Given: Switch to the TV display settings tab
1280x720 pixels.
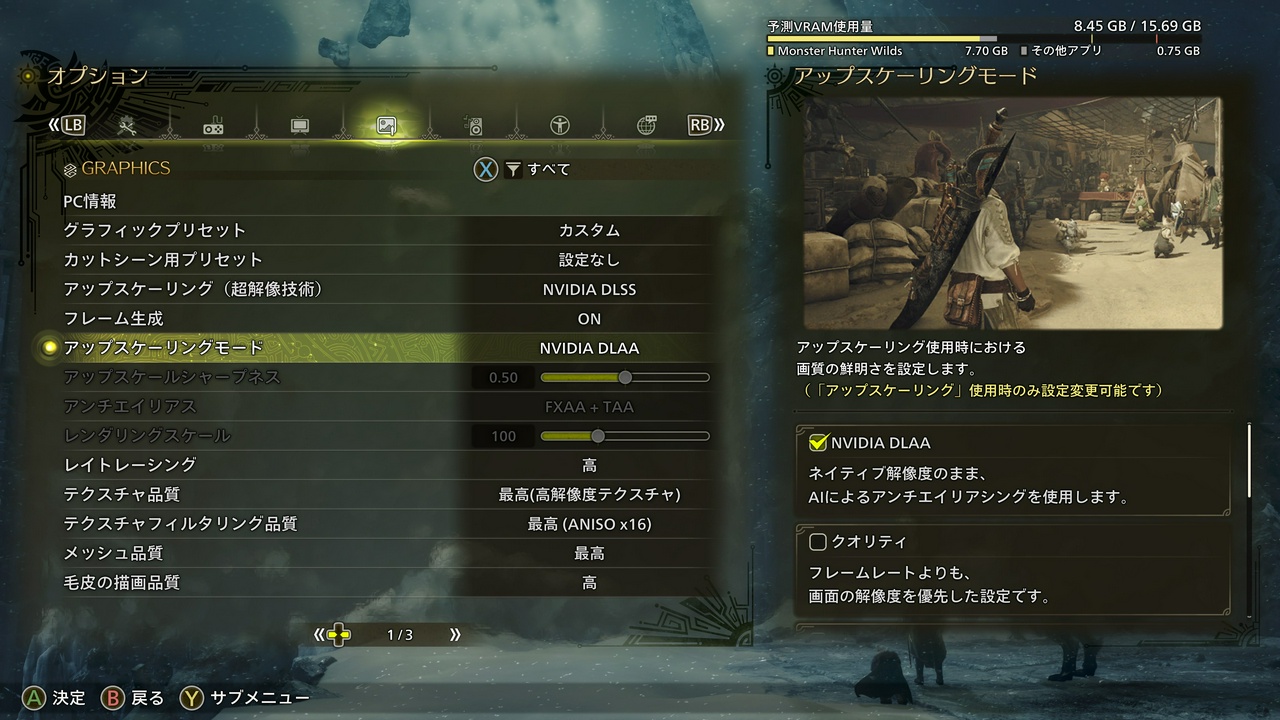Looking at the screenshot, I should pyautogui.click(x=300, y=126).
